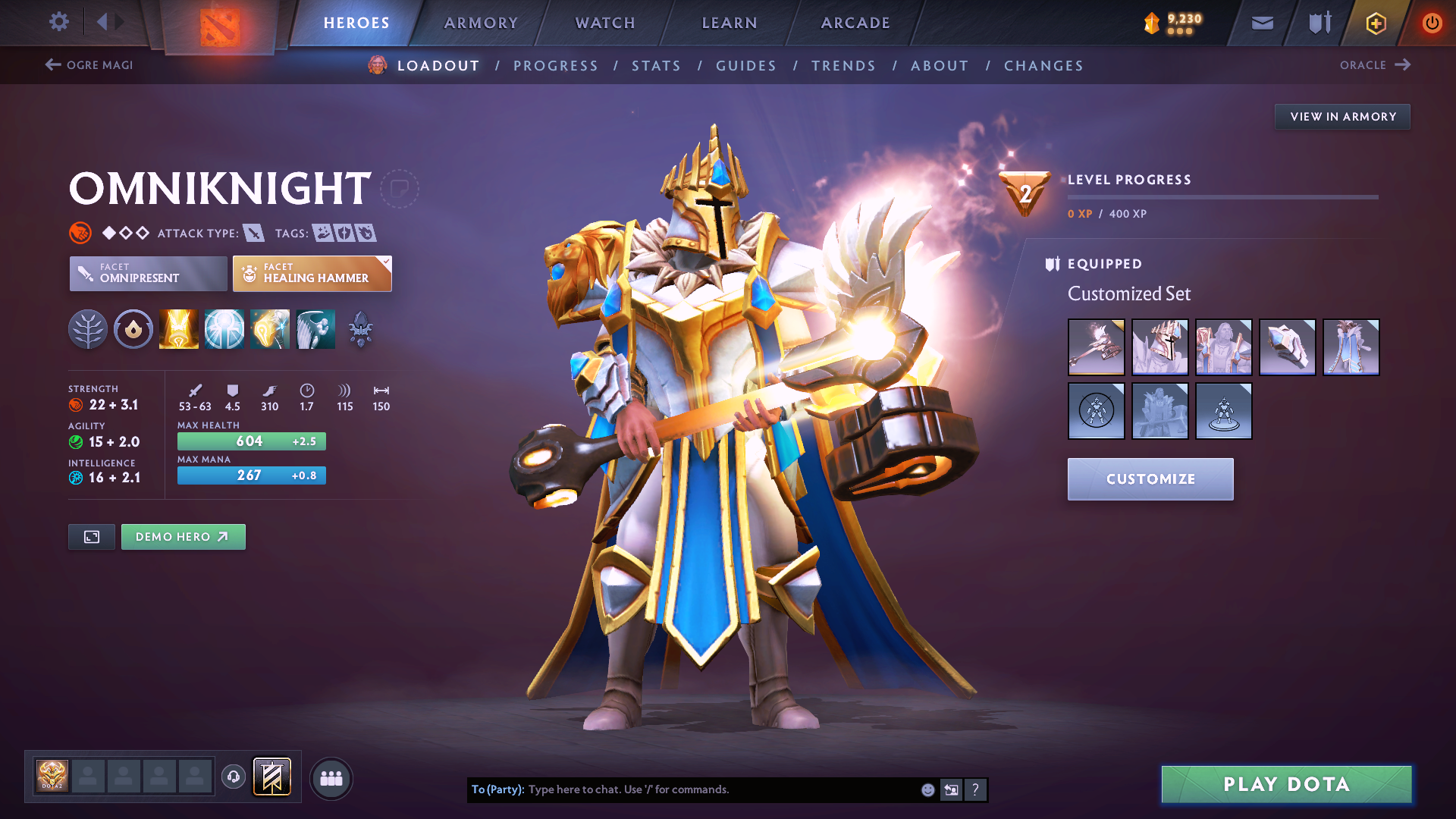Select the Hammer of Purity ability icon
1456x819 pixels.
pos(269,328)
